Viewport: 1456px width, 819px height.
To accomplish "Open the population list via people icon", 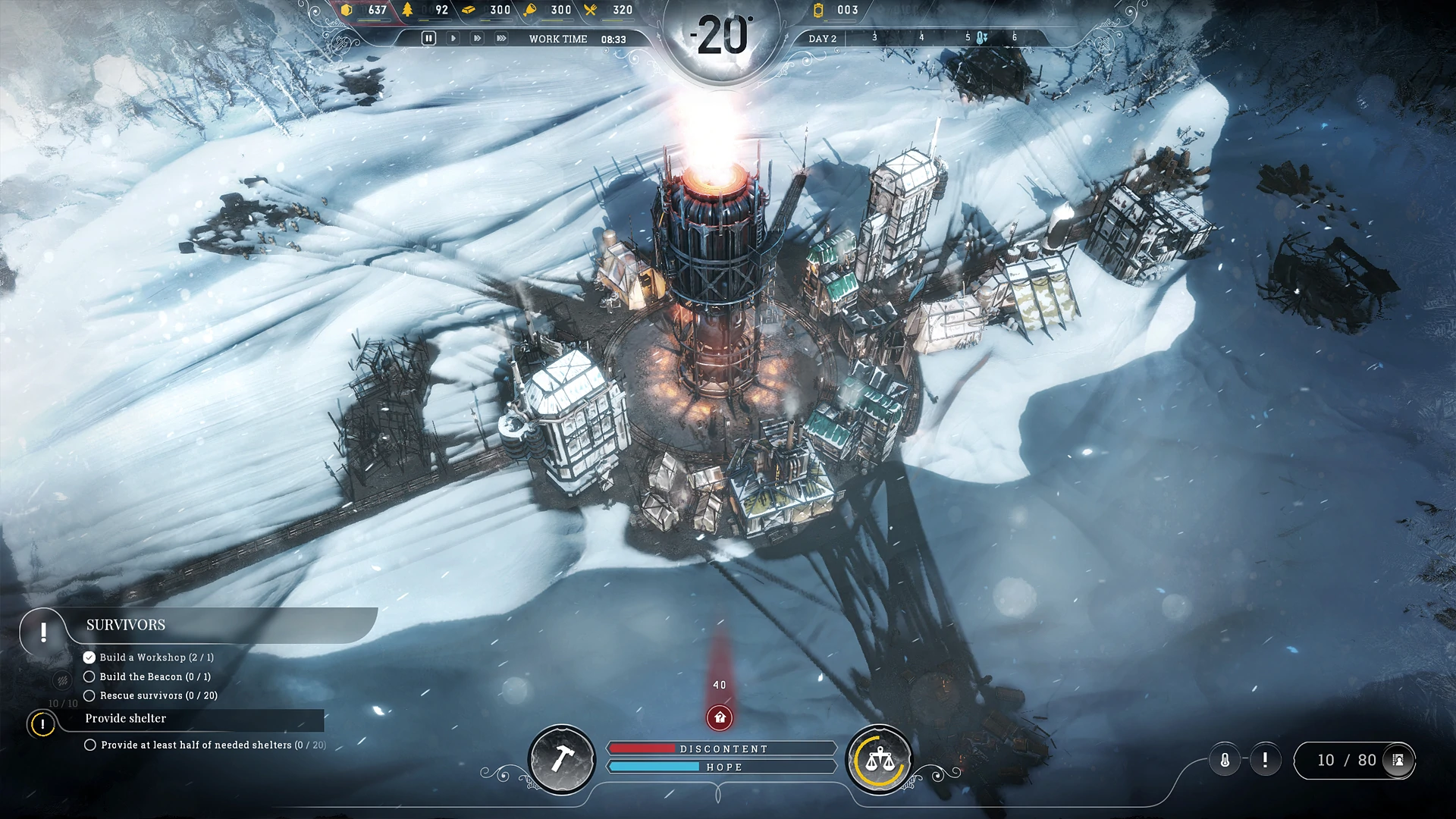I will pos(1397,760).
